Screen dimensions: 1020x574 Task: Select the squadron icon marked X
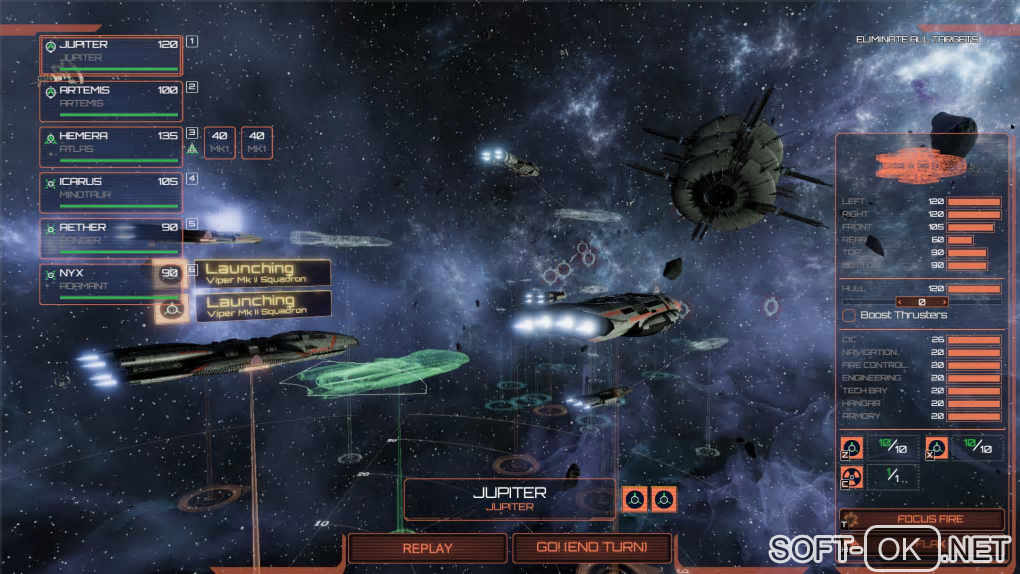tap(938, 448)
